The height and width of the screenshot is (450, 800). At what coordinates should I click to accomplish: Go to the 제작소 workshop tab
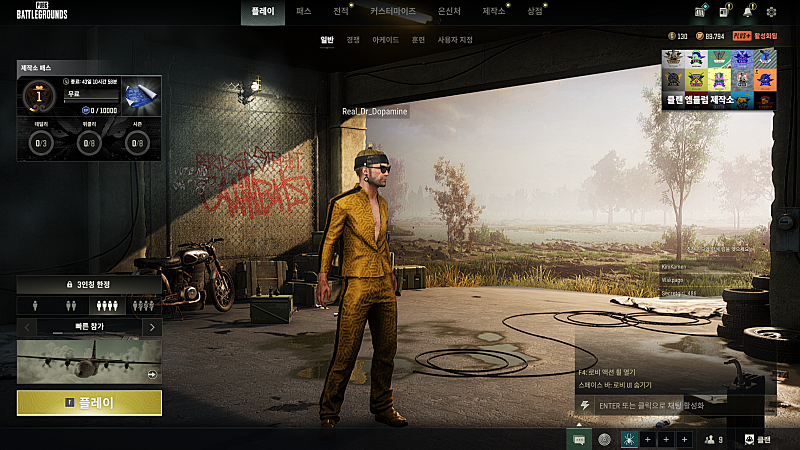493,12
